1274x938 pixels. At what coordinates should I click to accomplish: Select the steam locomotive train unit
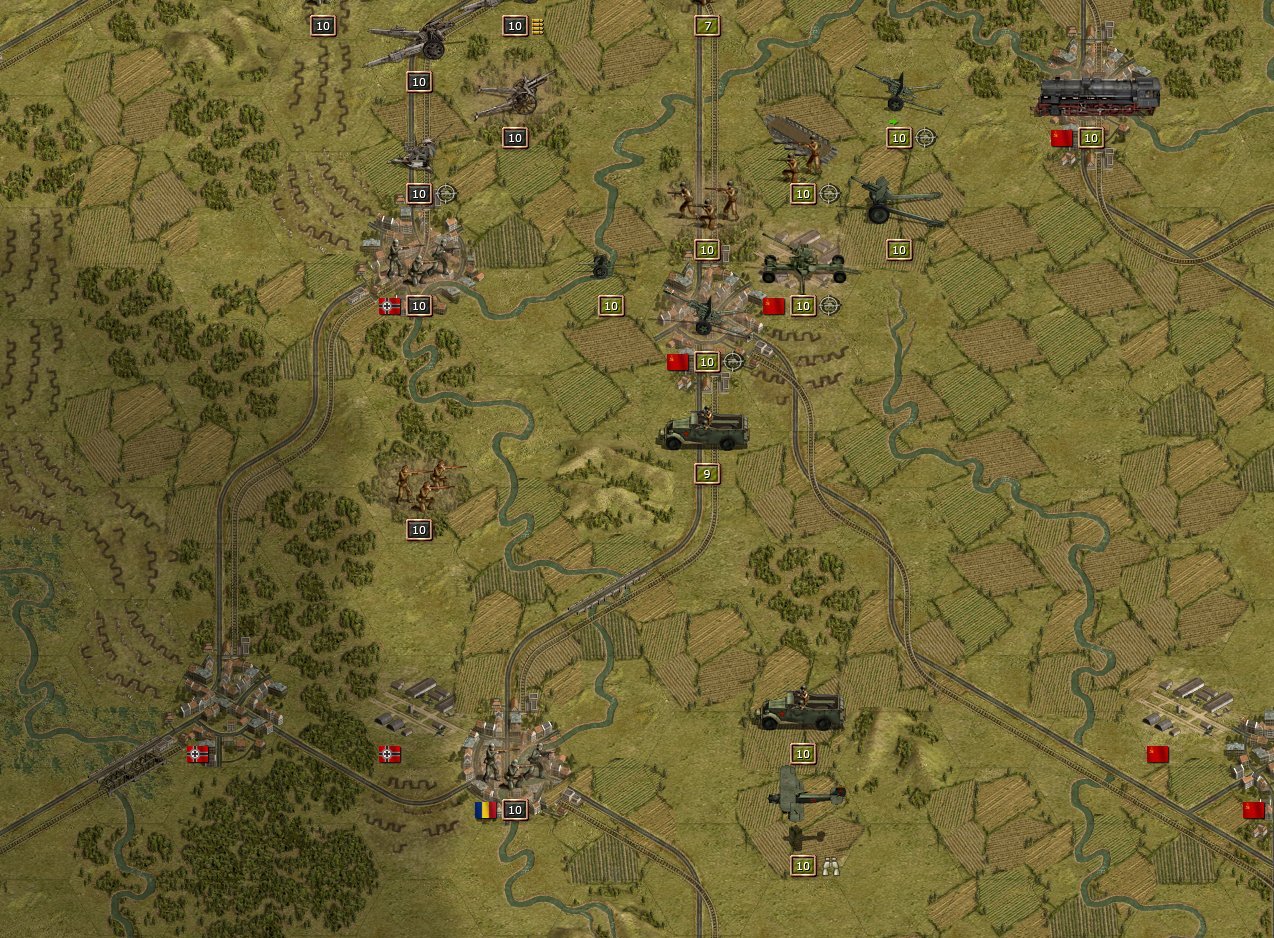(1098, 96)
